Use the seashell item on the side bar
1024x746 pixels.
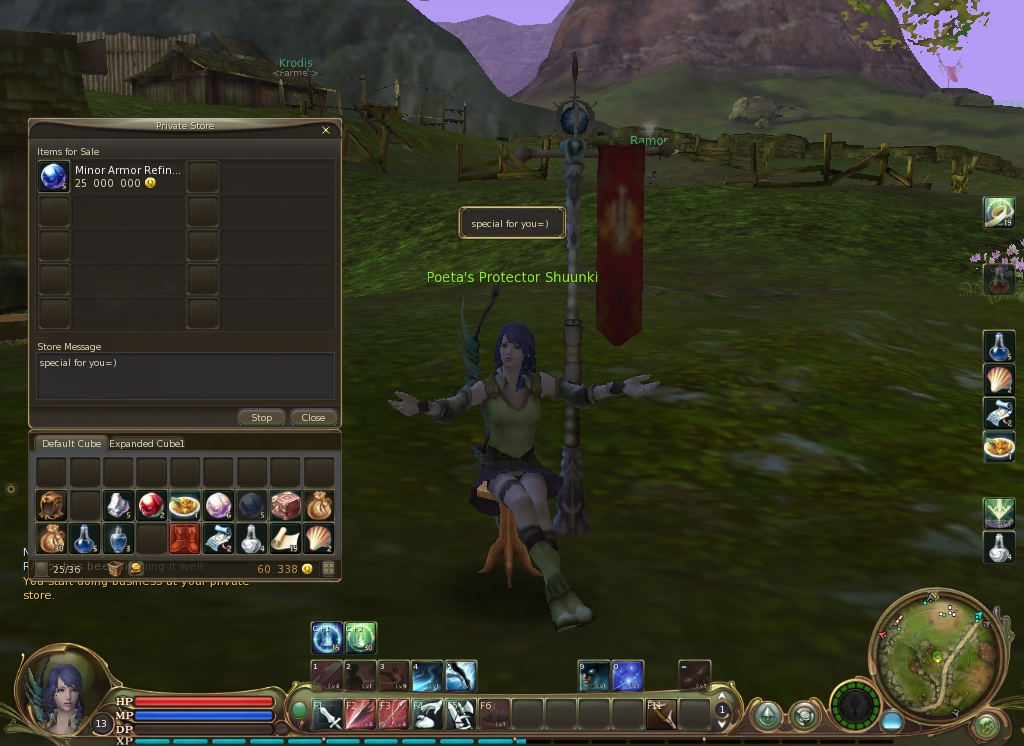999,380
